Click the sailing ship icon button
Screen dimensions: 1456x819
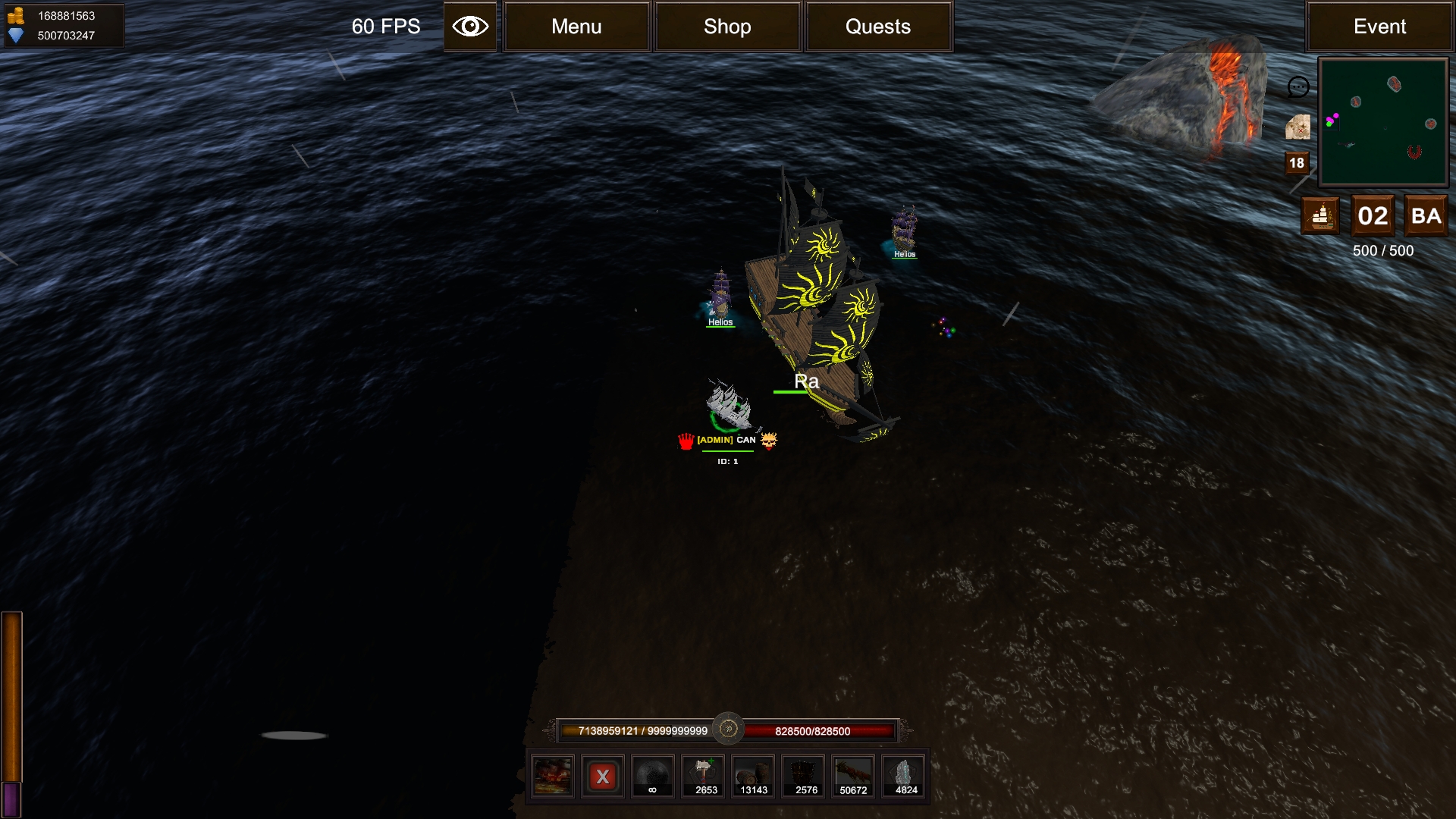1321,216
